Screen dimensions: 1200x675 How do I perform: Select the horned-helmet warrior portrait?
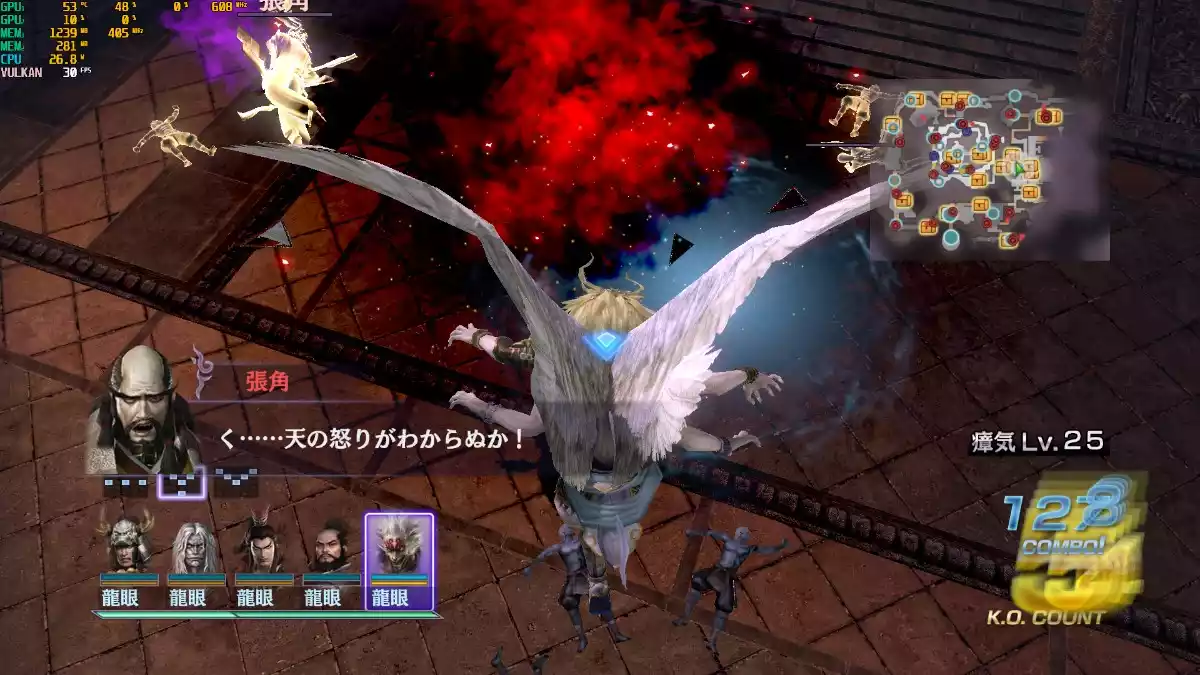[130, 545]
